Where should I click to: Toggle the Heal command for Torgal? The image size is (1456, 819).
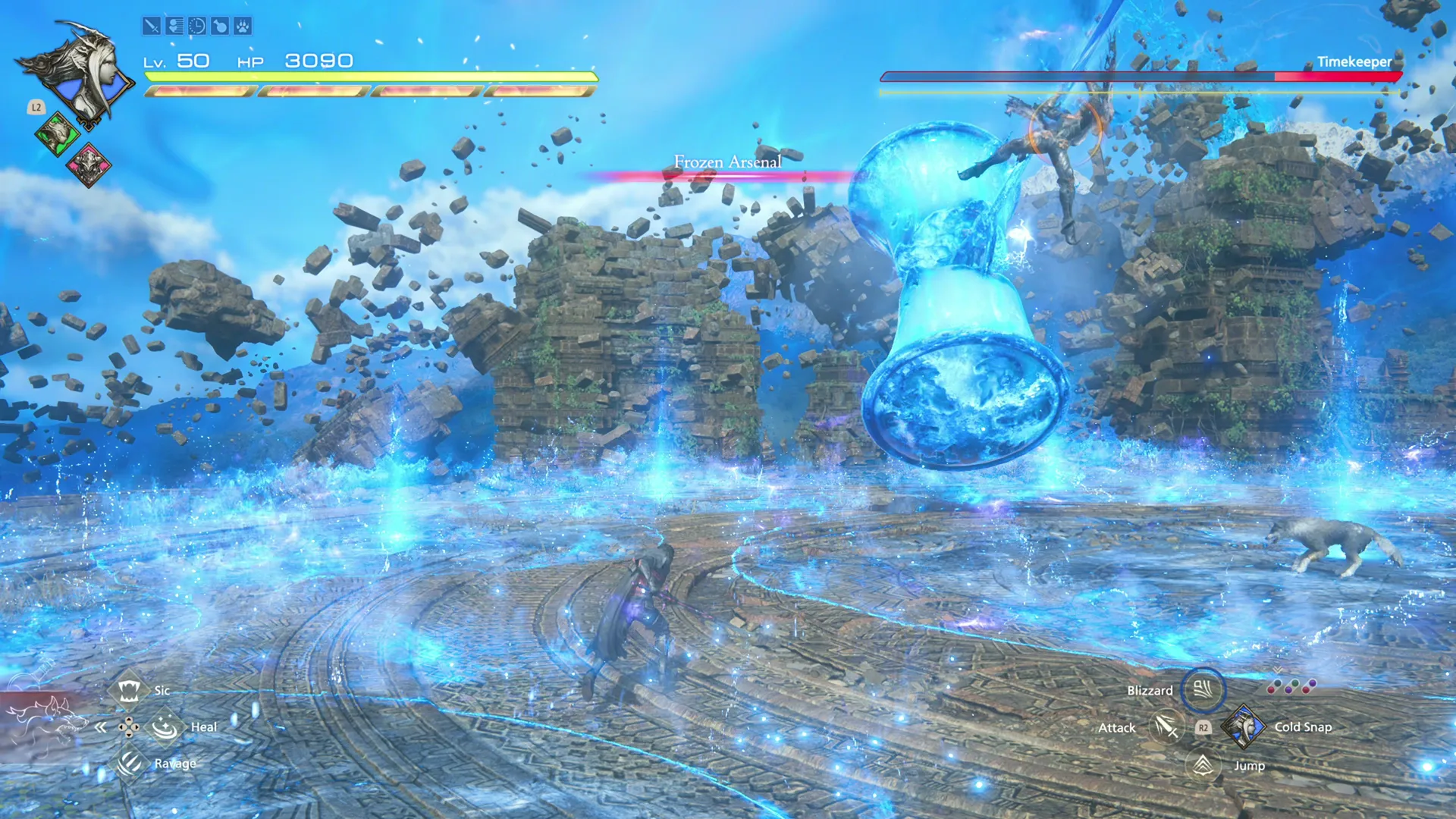point(164,726)
